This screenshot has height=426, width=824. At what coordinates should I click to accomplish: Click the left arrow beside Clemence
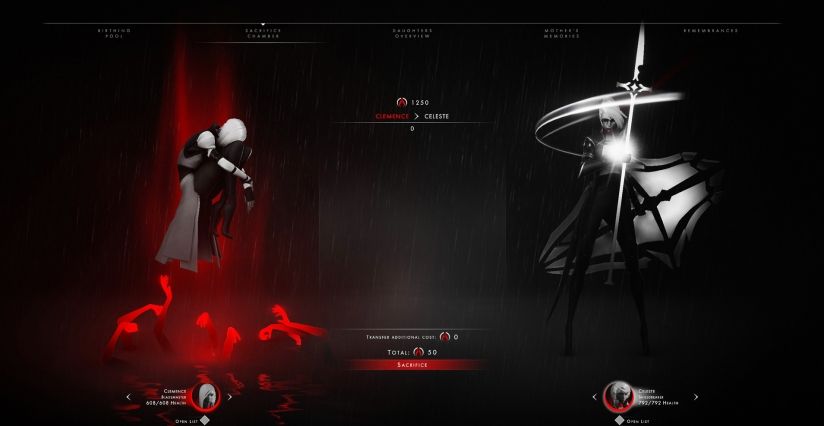point(128,396)
